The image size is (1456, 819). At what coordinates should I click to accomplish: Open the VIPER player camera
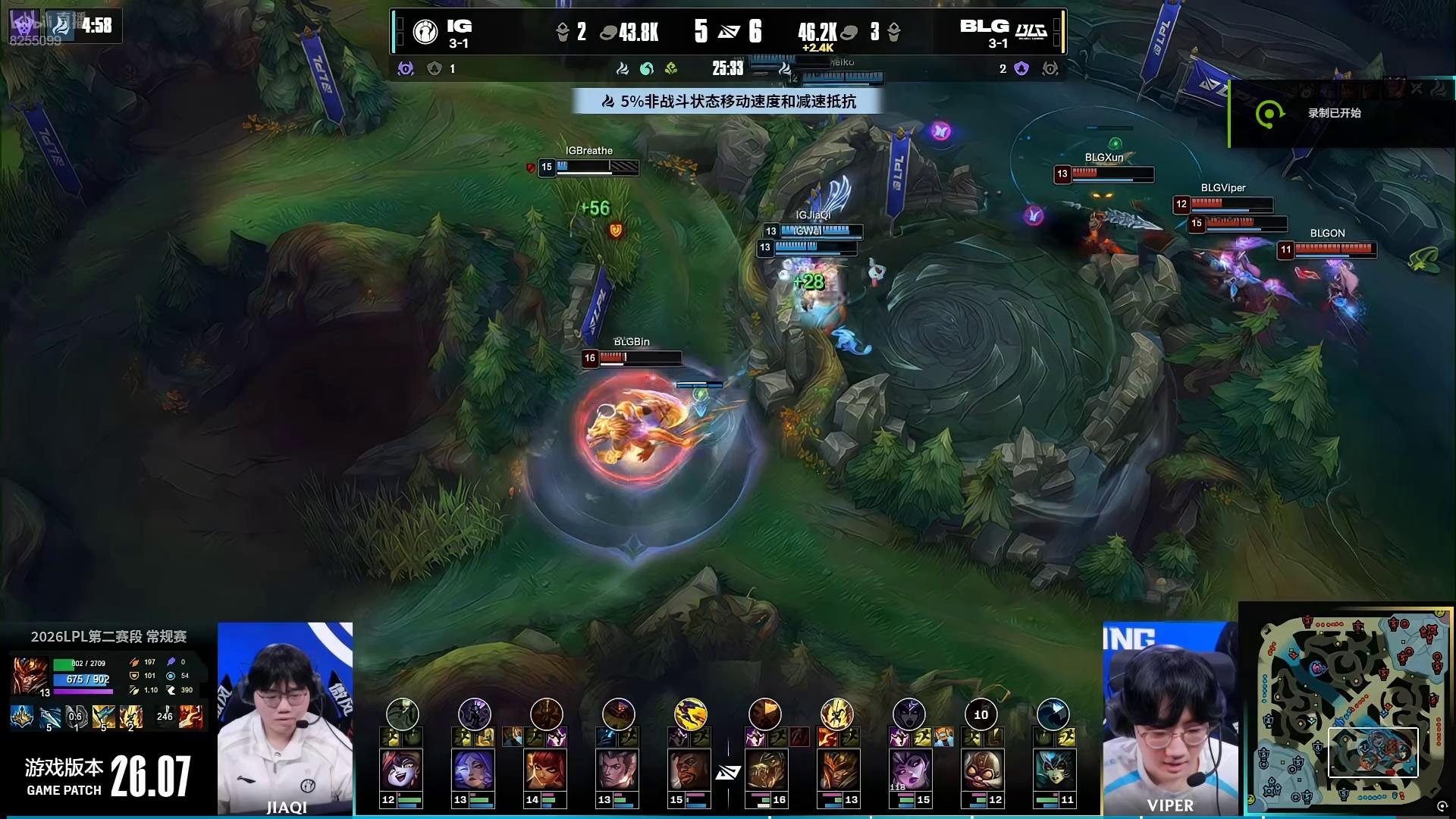tap(1169, 717)
